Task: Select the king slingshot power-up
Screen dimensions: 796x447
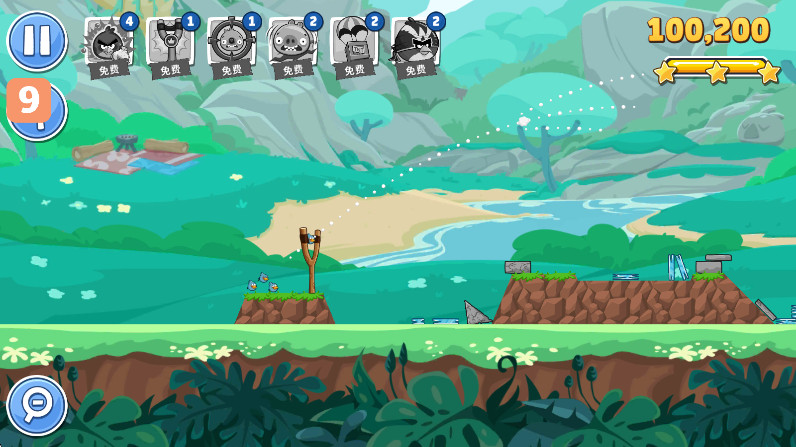Action: tap(169, 44)
